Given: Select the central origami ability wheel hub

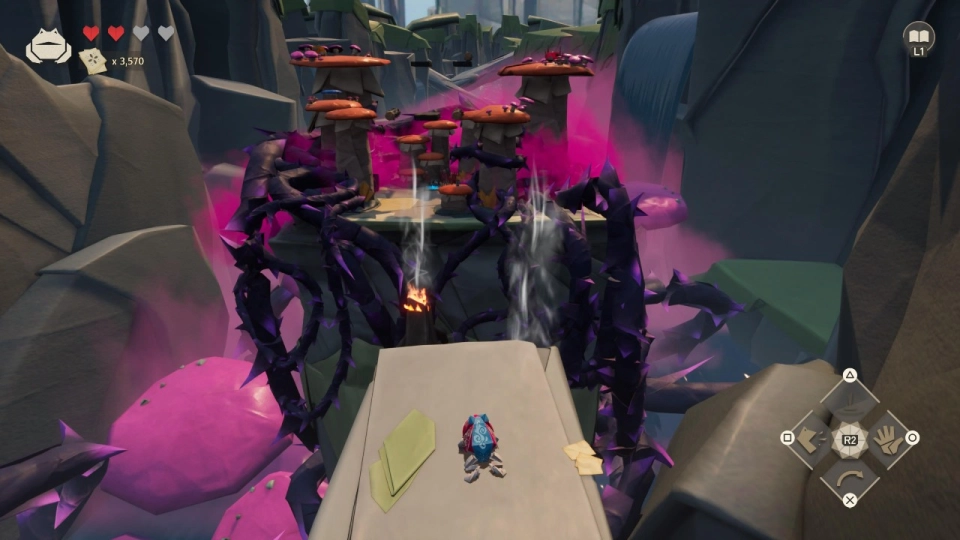Looking at the screenshot, I should [849, 438].
